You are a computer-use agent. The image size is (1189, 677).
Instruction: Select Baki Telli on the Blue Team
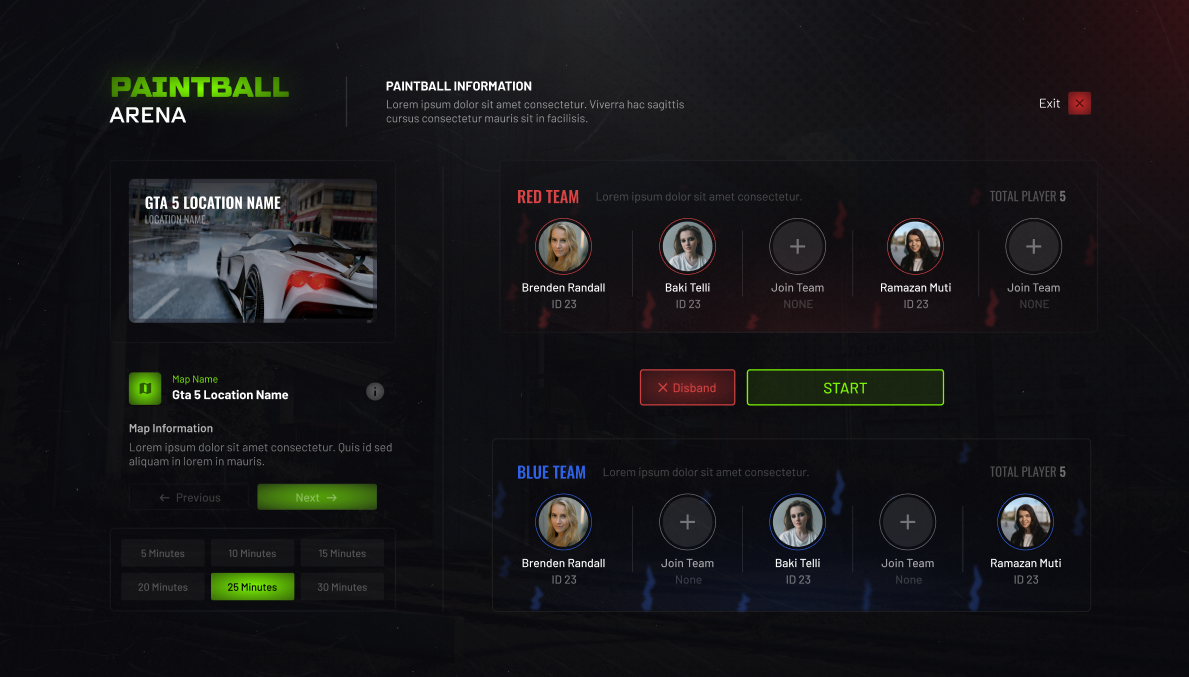pyautogui.click(x=797, y=523)
